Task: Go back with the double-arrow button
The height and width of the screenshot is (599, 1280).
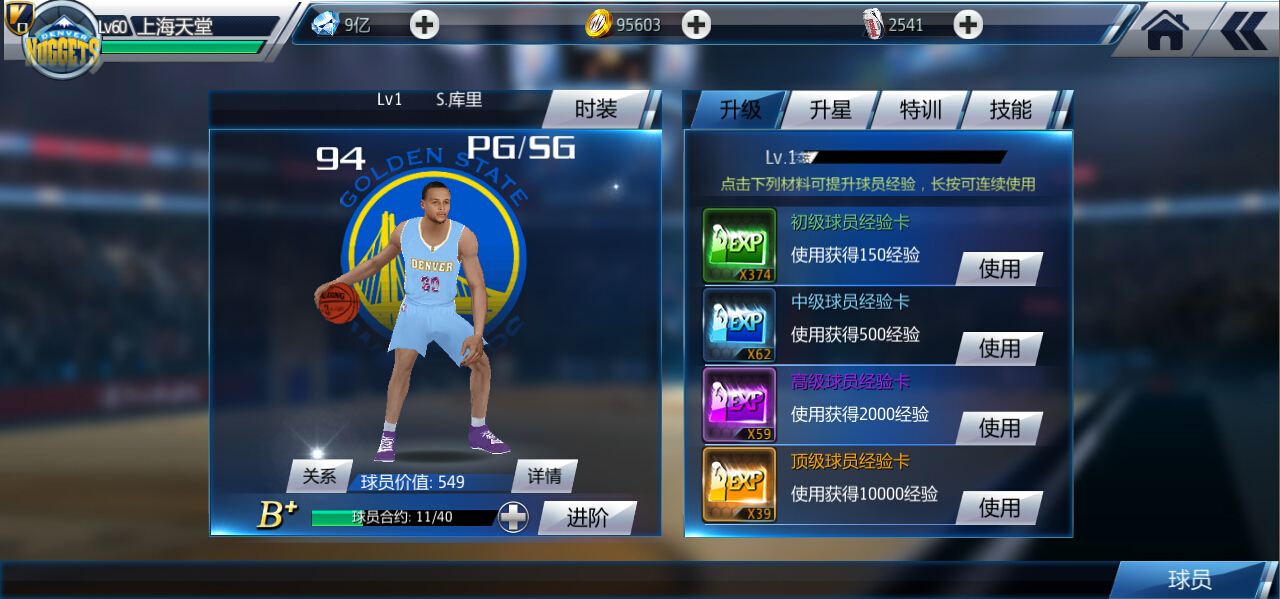Action: (1243, 31)
